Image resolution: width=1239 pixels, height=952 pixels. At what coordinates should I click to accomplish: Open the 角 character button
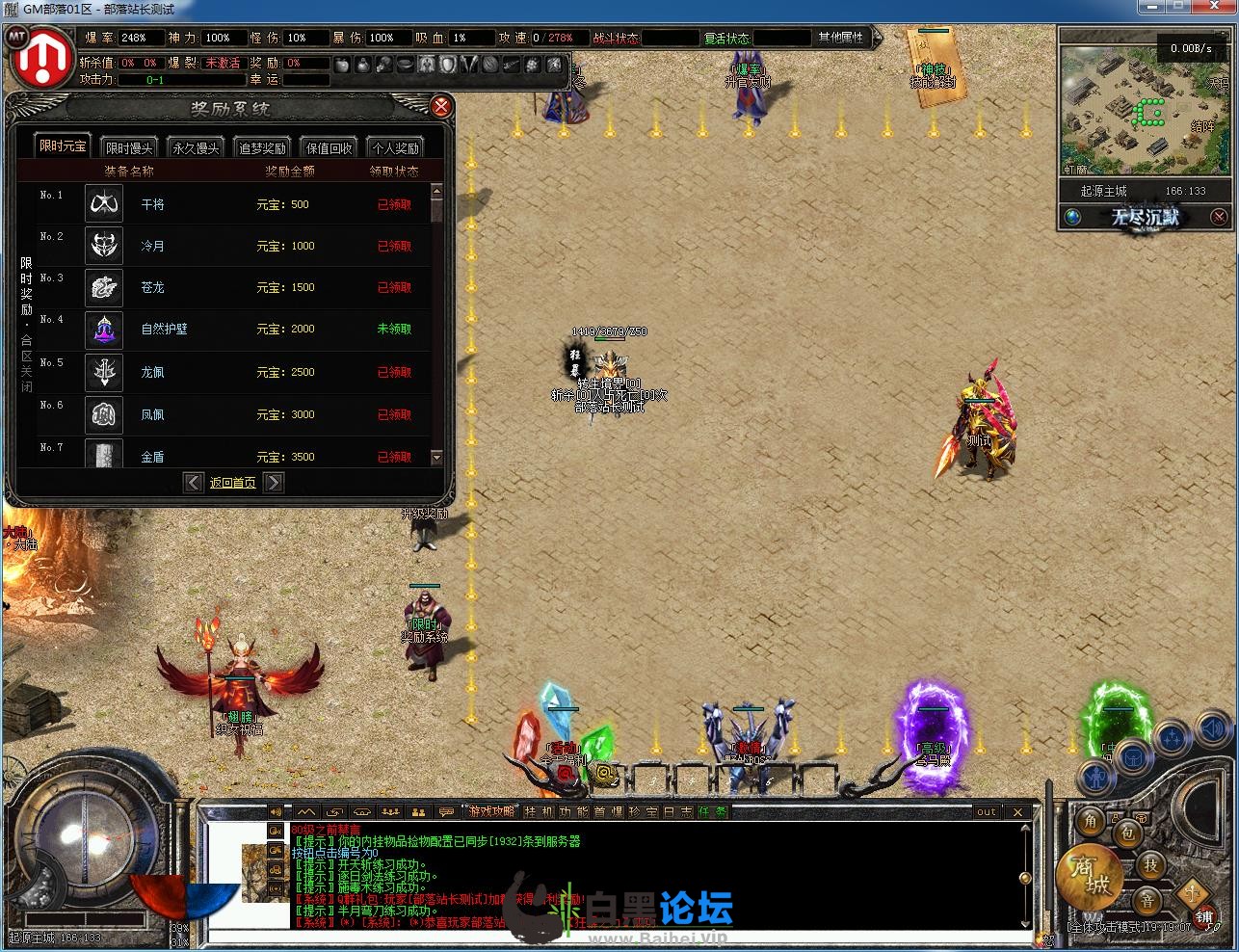pyautogui.click(x=1091, y=821)
